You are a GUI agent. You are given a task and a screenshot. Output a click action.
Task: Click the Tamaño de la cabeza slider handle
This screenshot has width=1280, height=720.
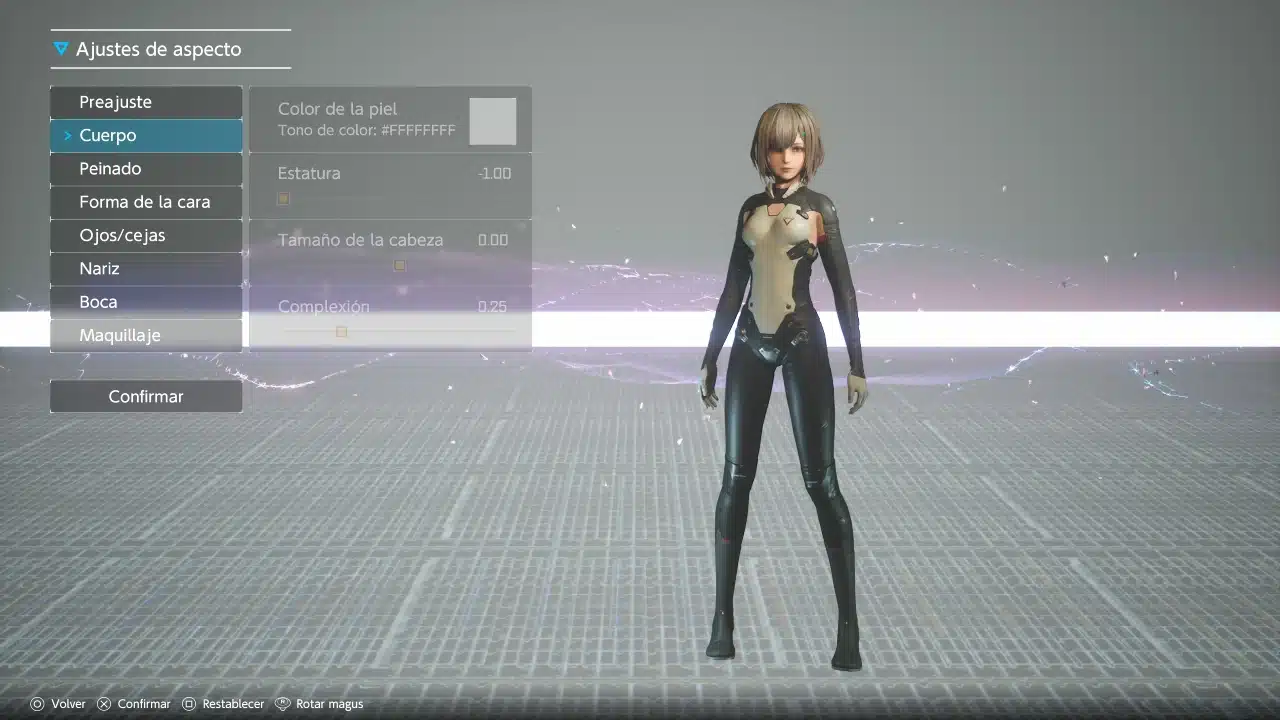pos(399,265)
